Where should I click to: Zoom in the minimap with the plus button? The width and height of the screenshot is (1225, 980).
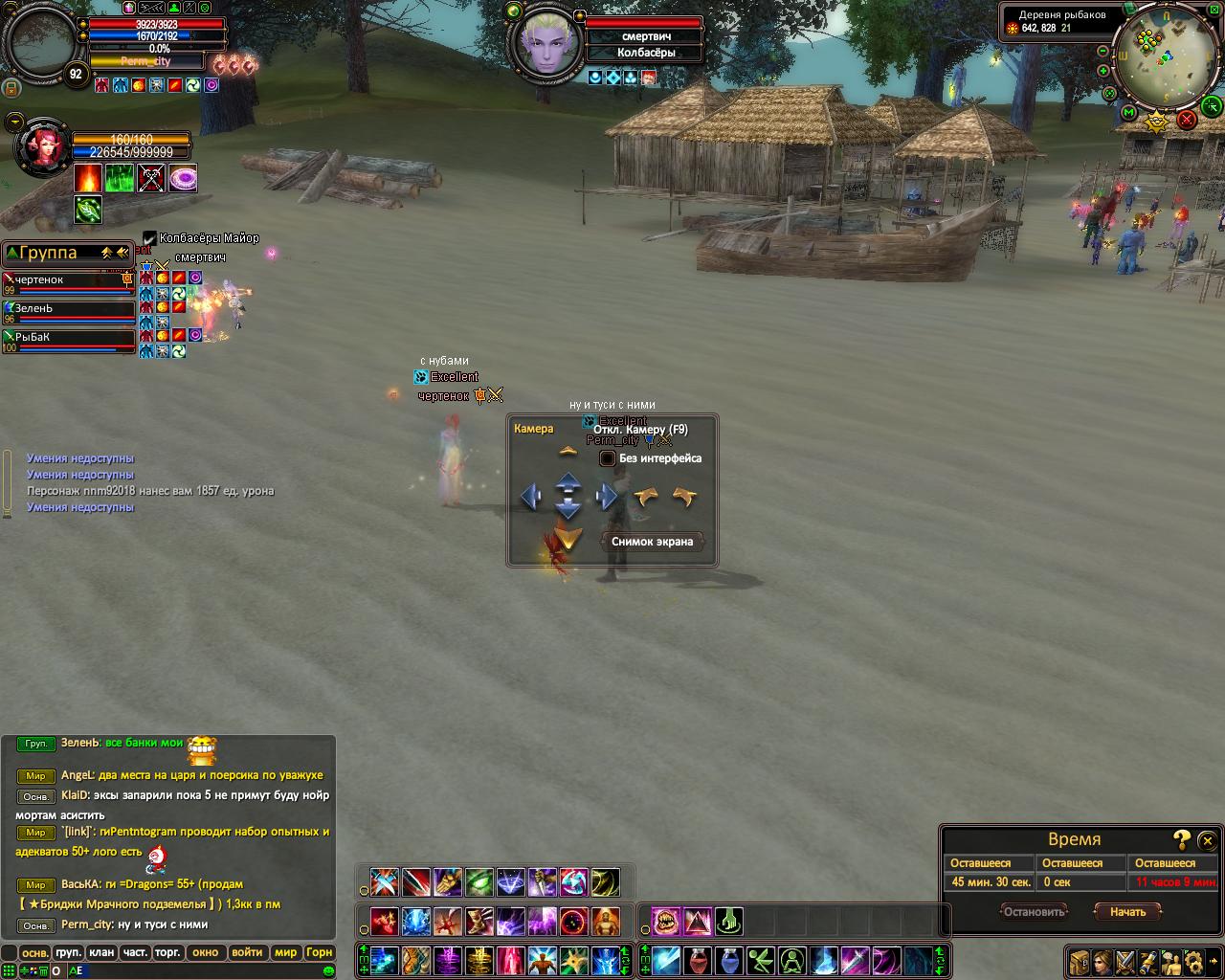(x=1103, y=71)
